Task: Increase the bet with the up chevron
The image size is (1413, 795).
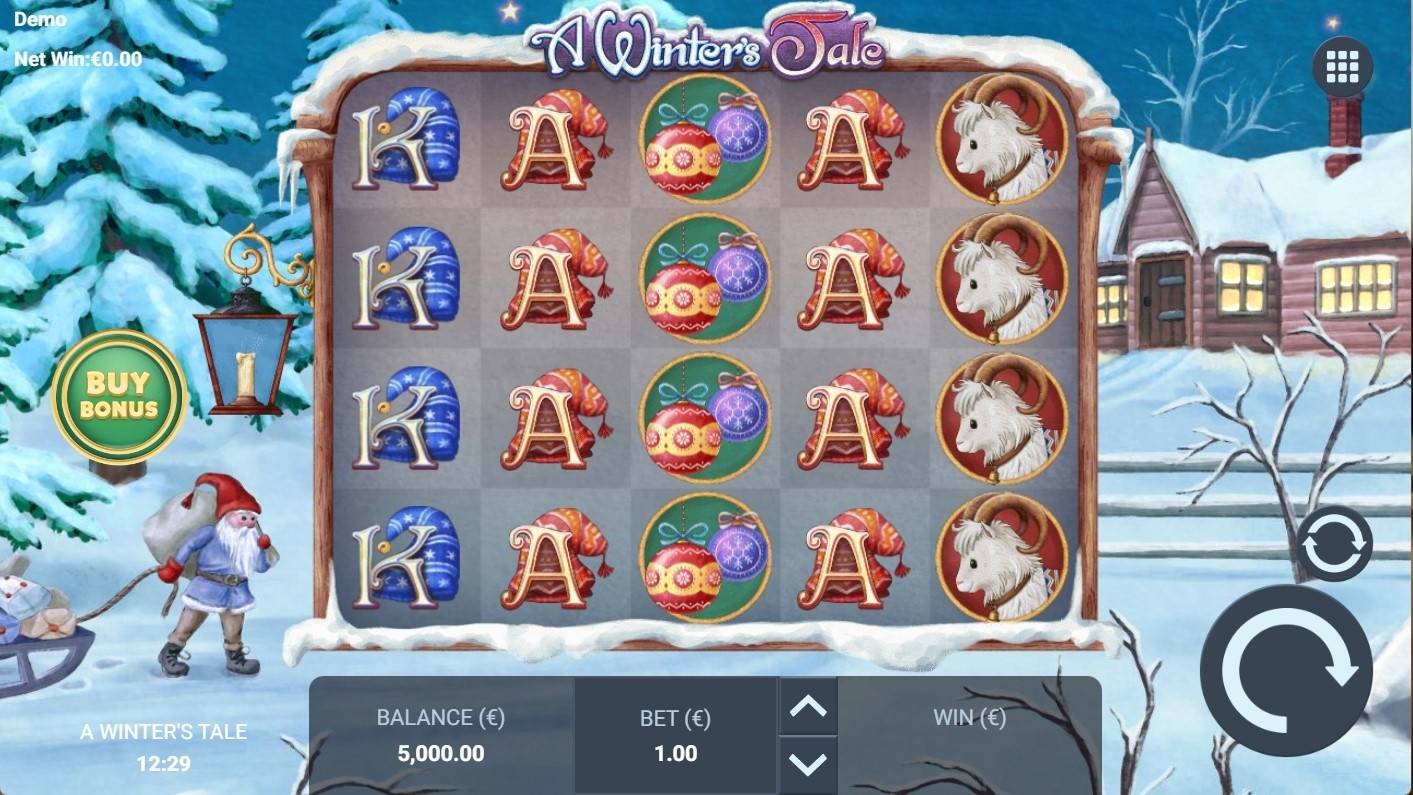Action: coord(808,706)
